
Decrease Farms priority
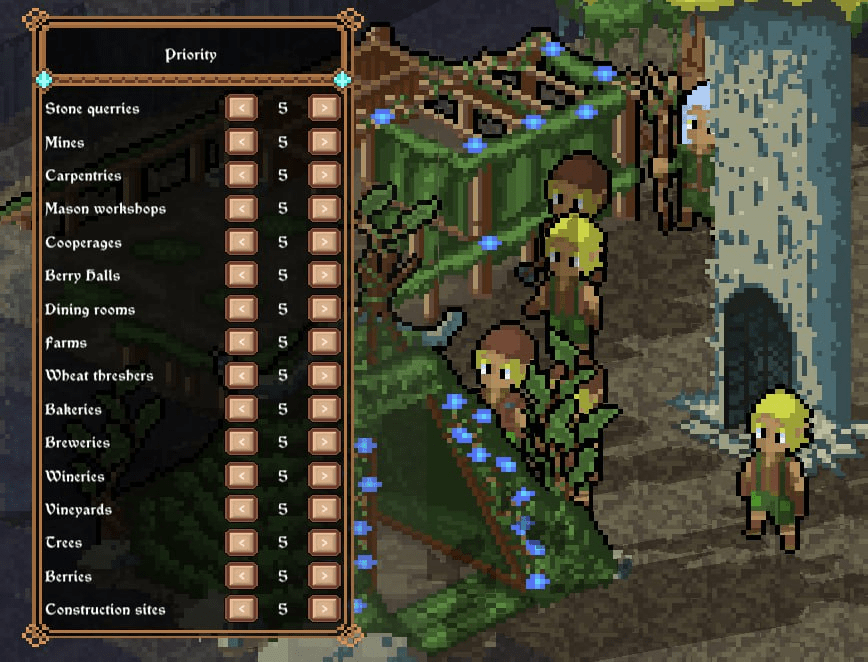point(241,342)
